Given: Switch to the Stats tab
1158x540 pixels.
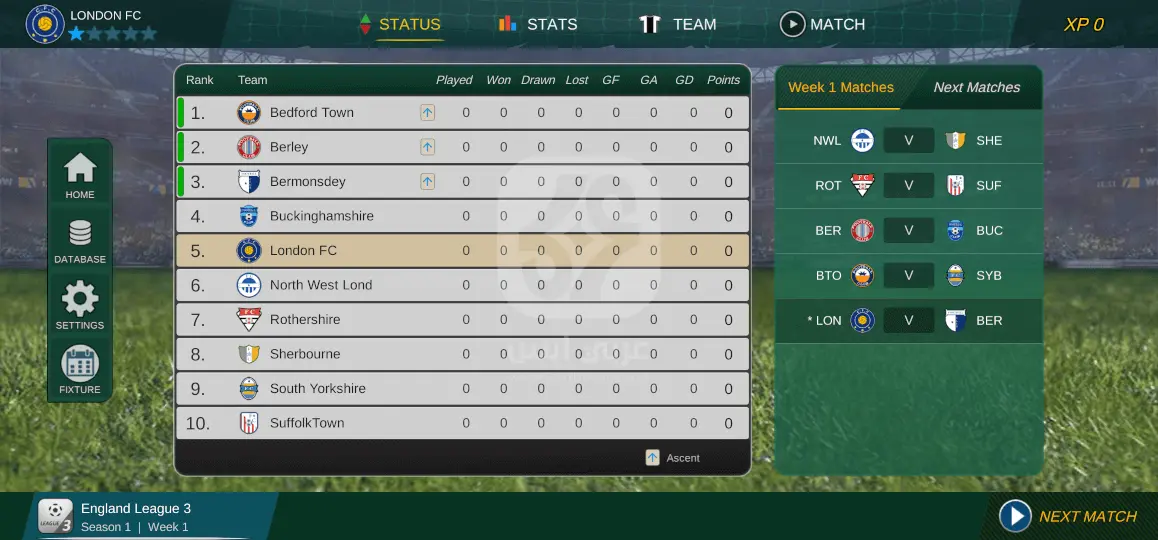Looking at the screenshot, I should 538,24.
